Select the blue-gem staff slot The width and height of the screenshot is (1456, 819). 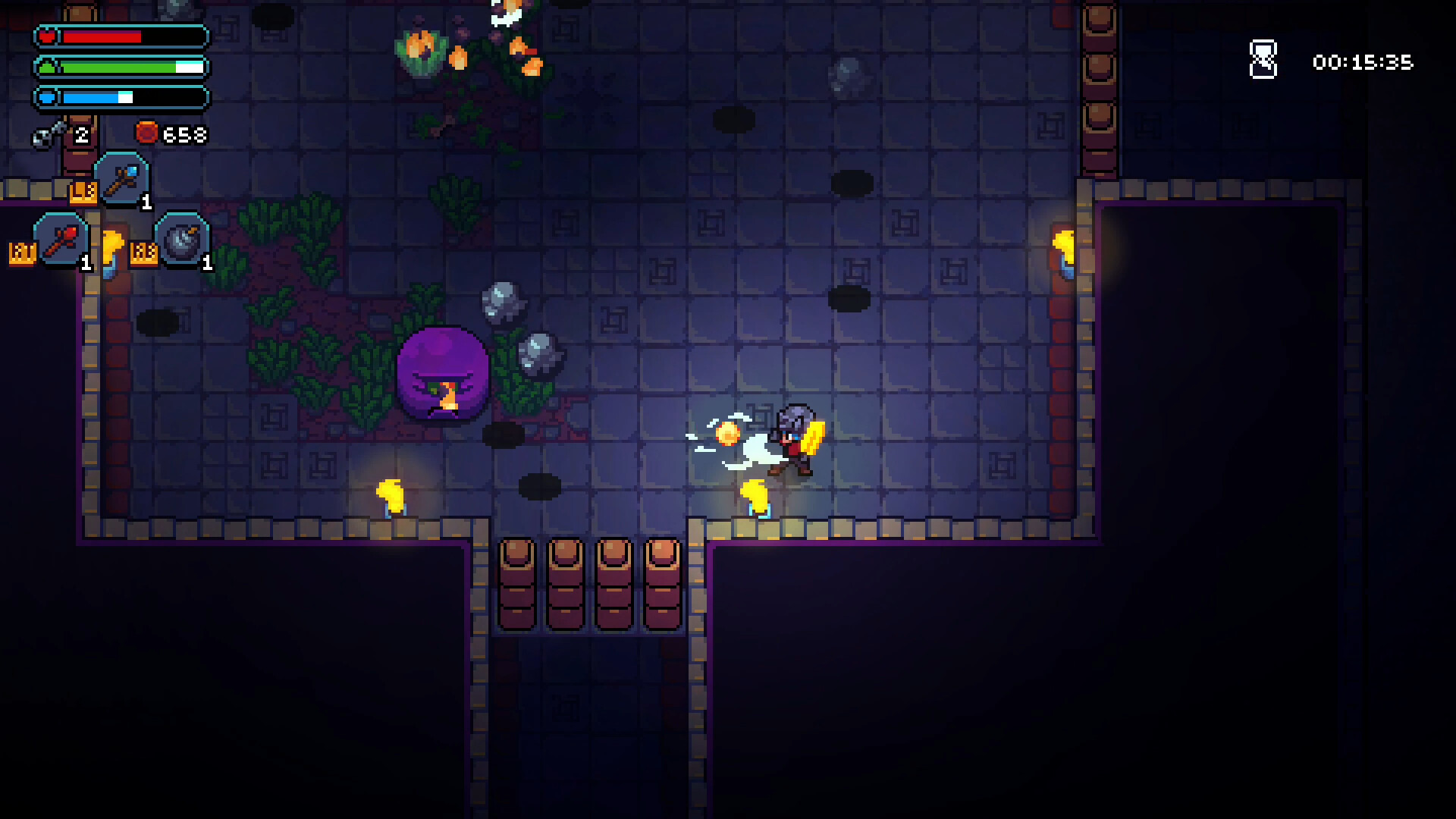121,180
